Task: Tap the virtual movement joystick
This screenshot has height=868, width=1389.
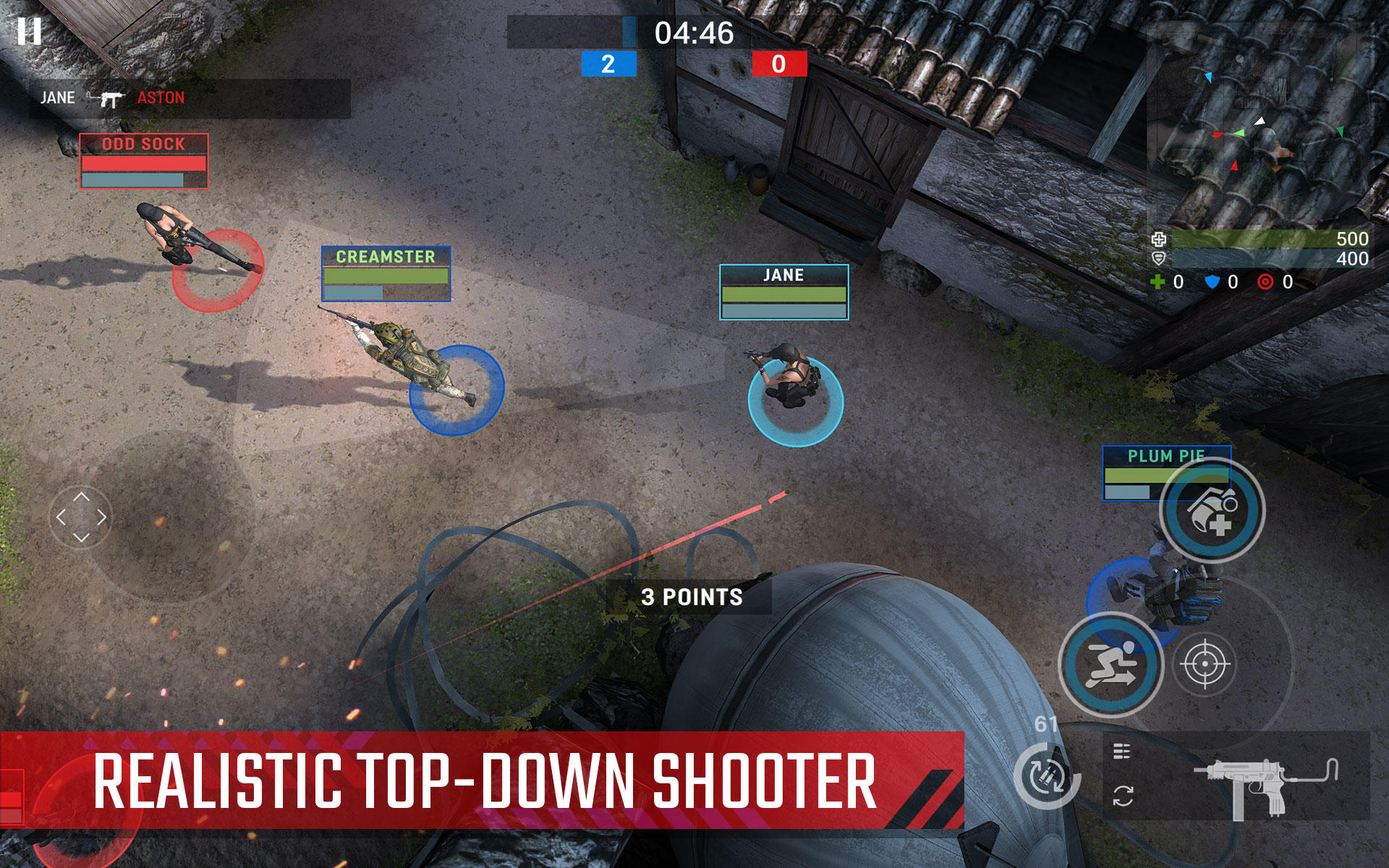Action: pyautogui.click(x=82, y=517)
